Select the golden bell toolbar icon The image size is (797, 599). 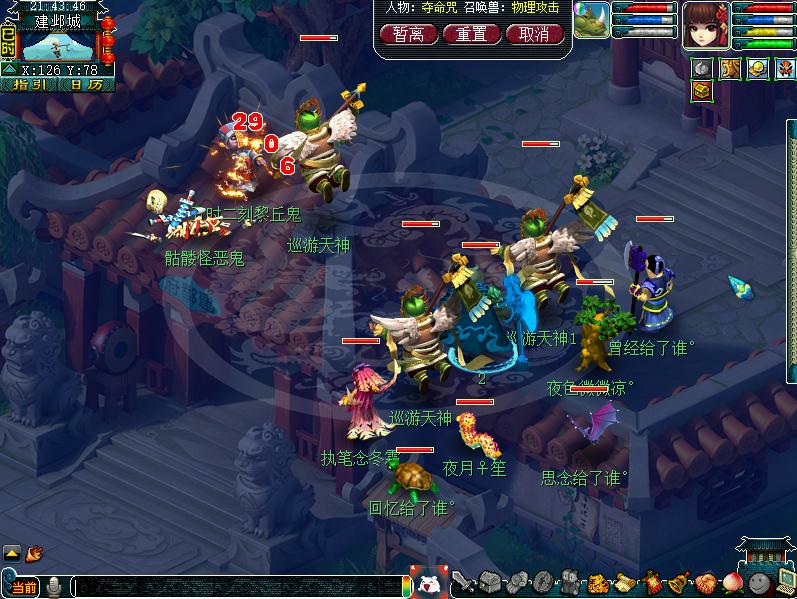click(x=679, y=583)
